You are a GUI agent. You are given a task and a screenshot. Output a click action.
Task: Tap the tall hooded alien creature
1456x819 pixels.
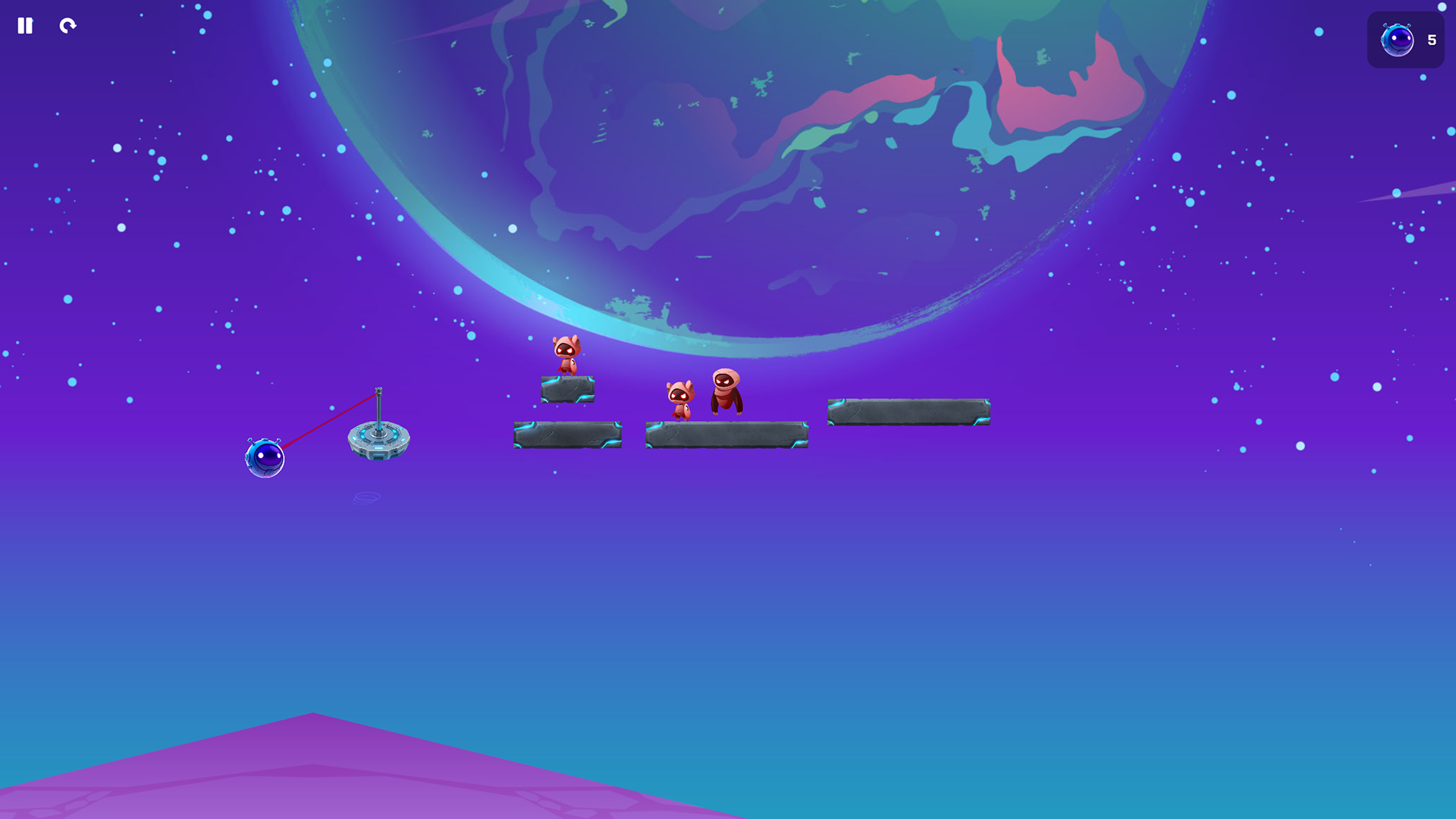point(727,391)
